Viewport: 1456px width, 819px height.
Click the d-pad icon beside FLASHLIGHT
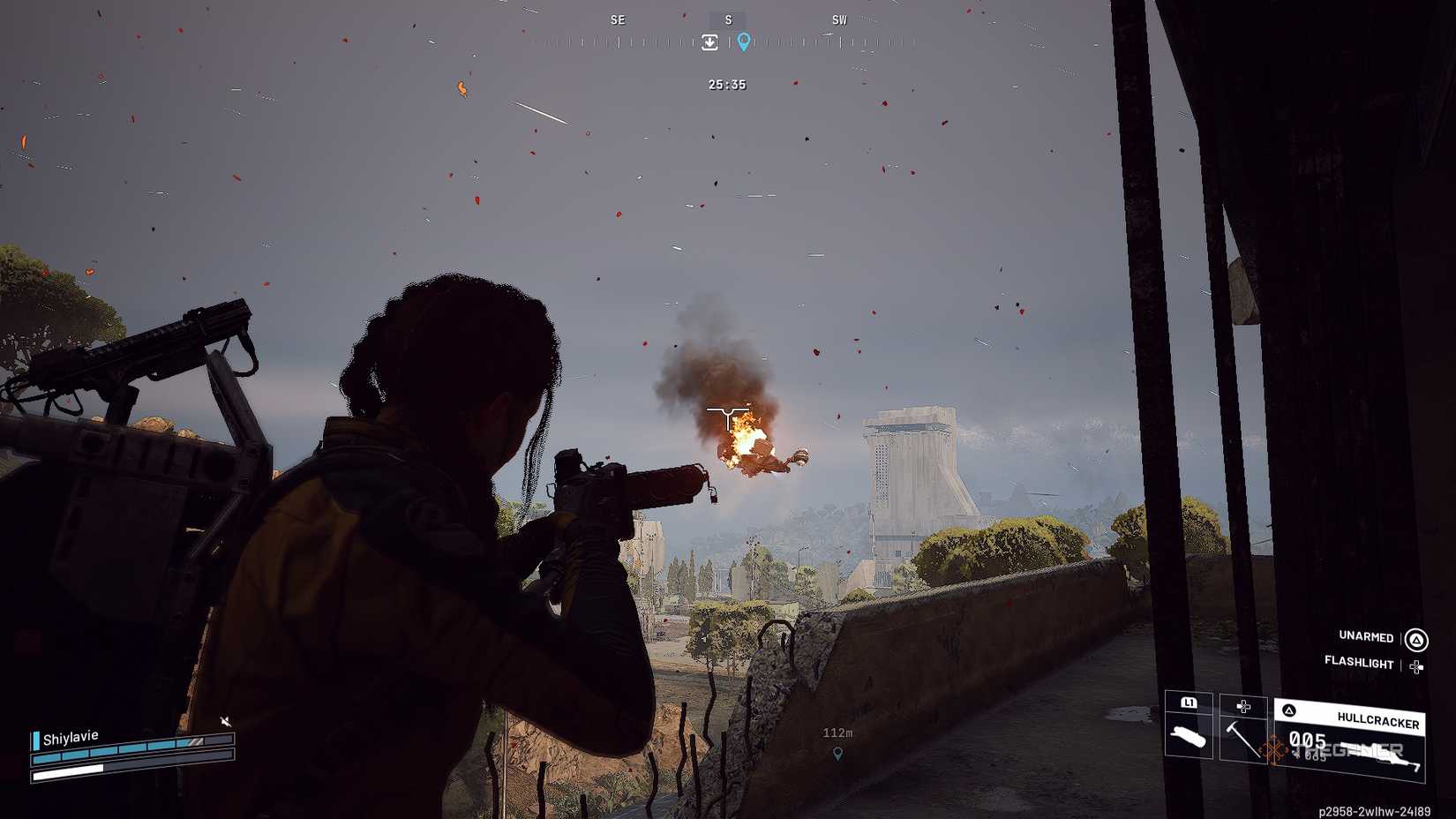pos(1417,665)
